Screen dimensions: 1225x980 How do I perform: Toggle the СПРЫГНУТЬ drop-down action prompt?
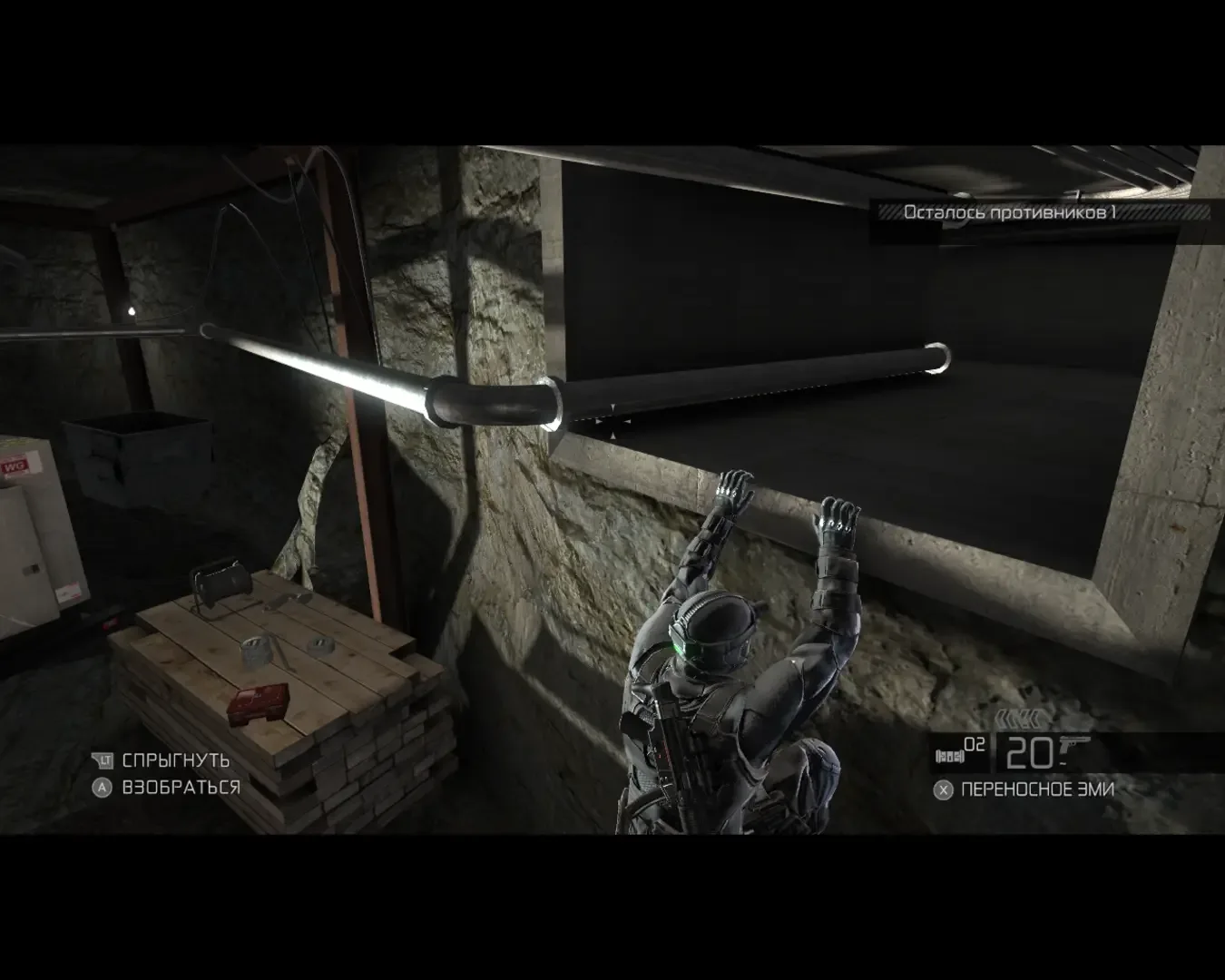coord(176,761)
